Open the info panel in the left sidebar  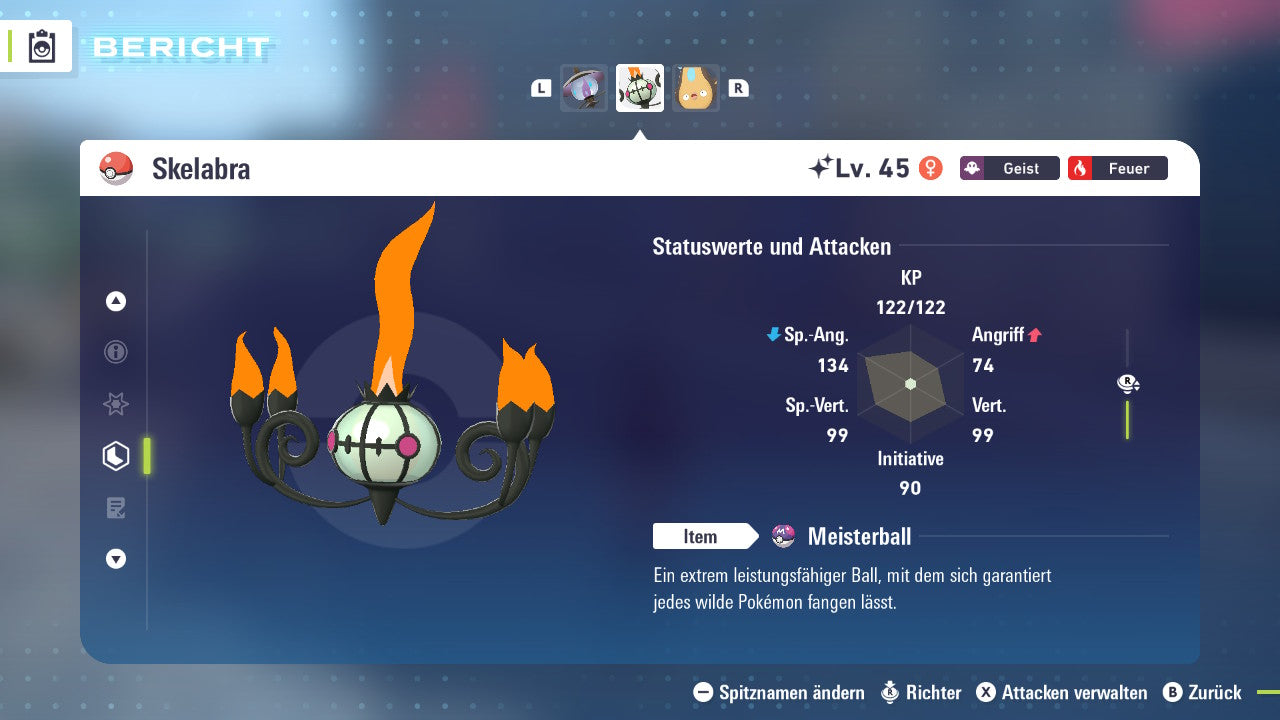(x=115, y=352)
